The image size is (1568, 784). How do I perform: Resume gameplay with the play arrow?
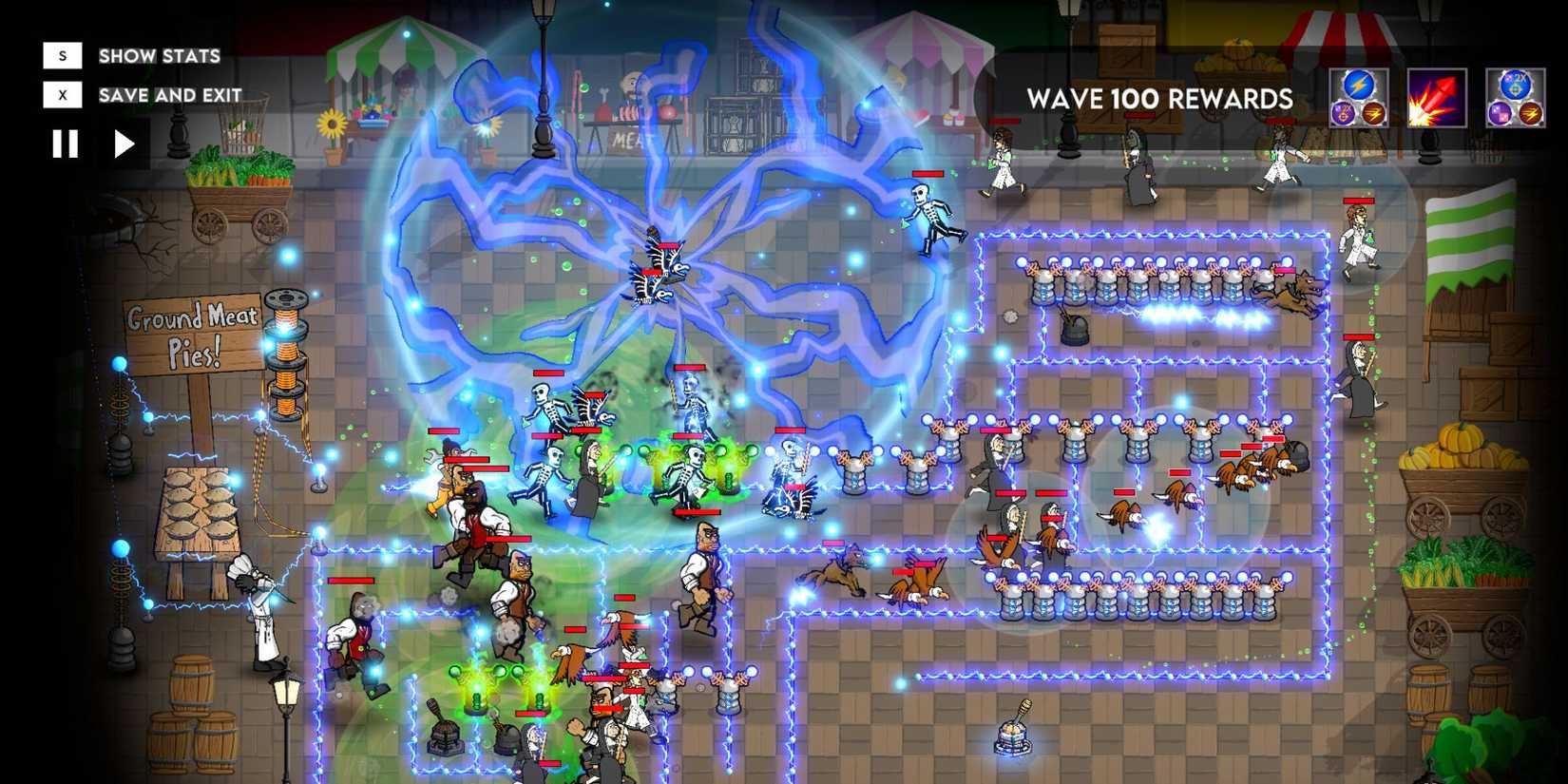122,144
